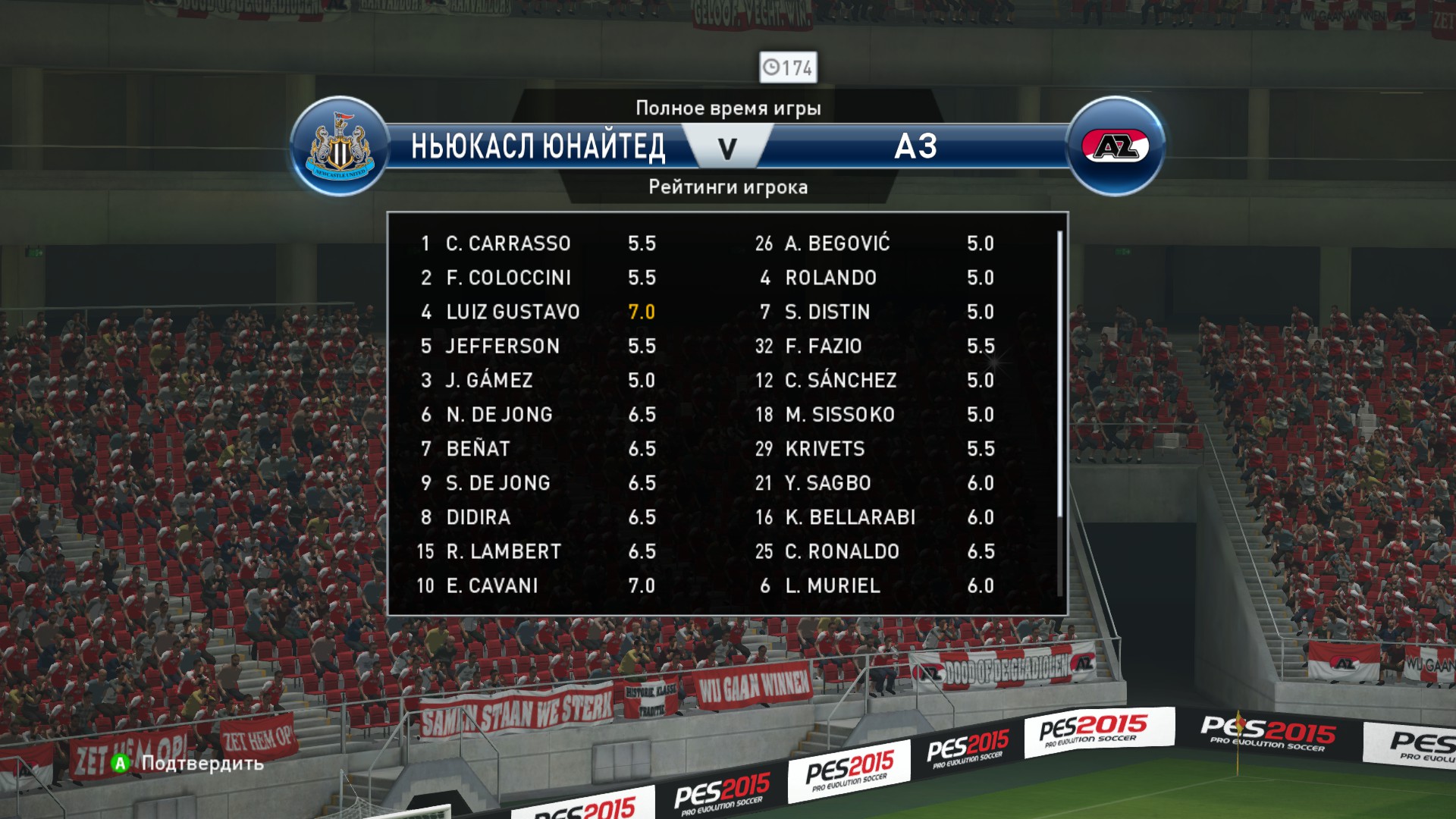The height and width of the screenshot is (819, 1456).
Task: Click the Newcastle United crest
Action: point(340,146)
